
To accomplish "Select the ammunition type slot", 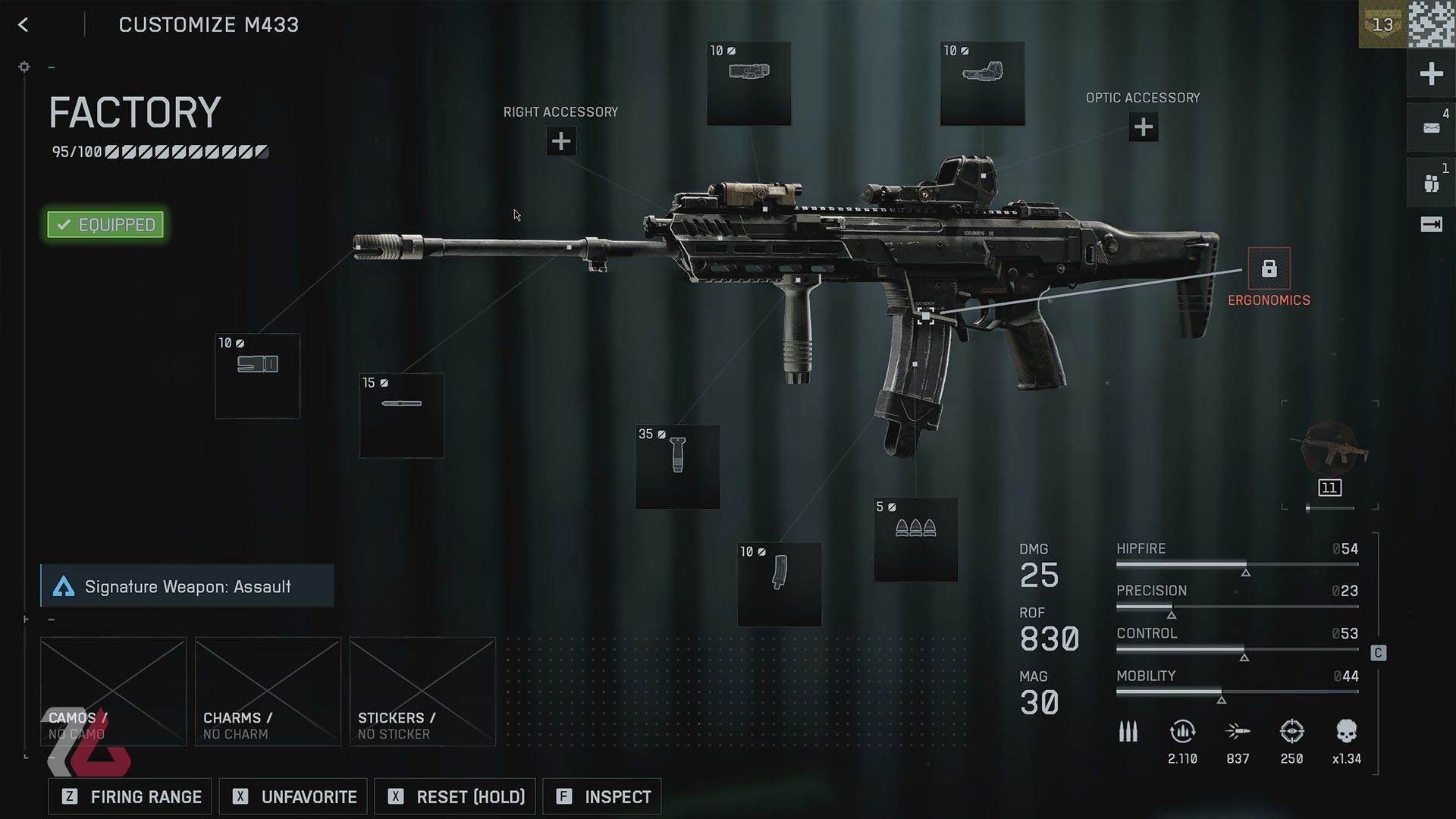I will (916, 539).
